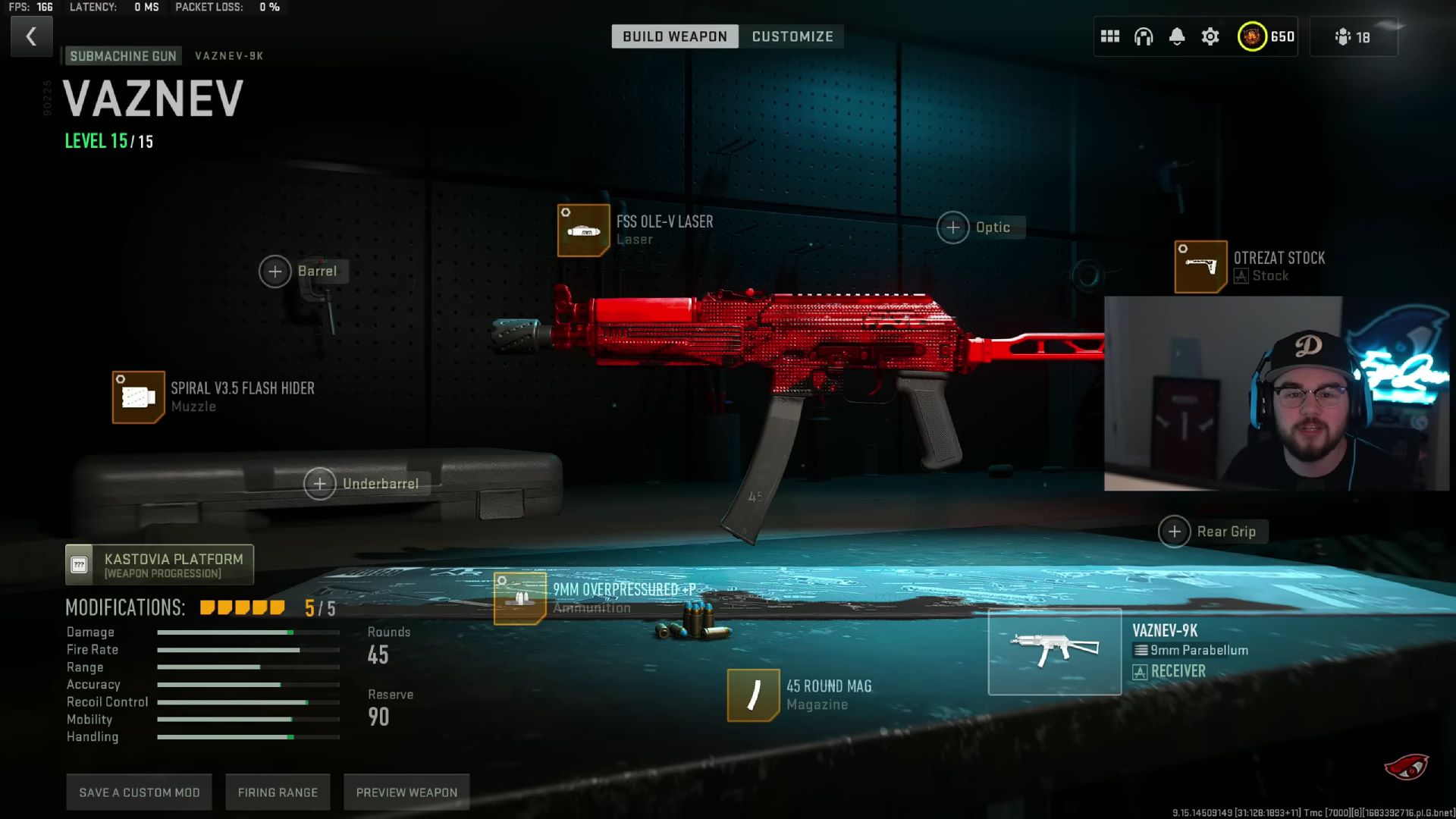Click the notifications bell icon

click(1177, 36)
